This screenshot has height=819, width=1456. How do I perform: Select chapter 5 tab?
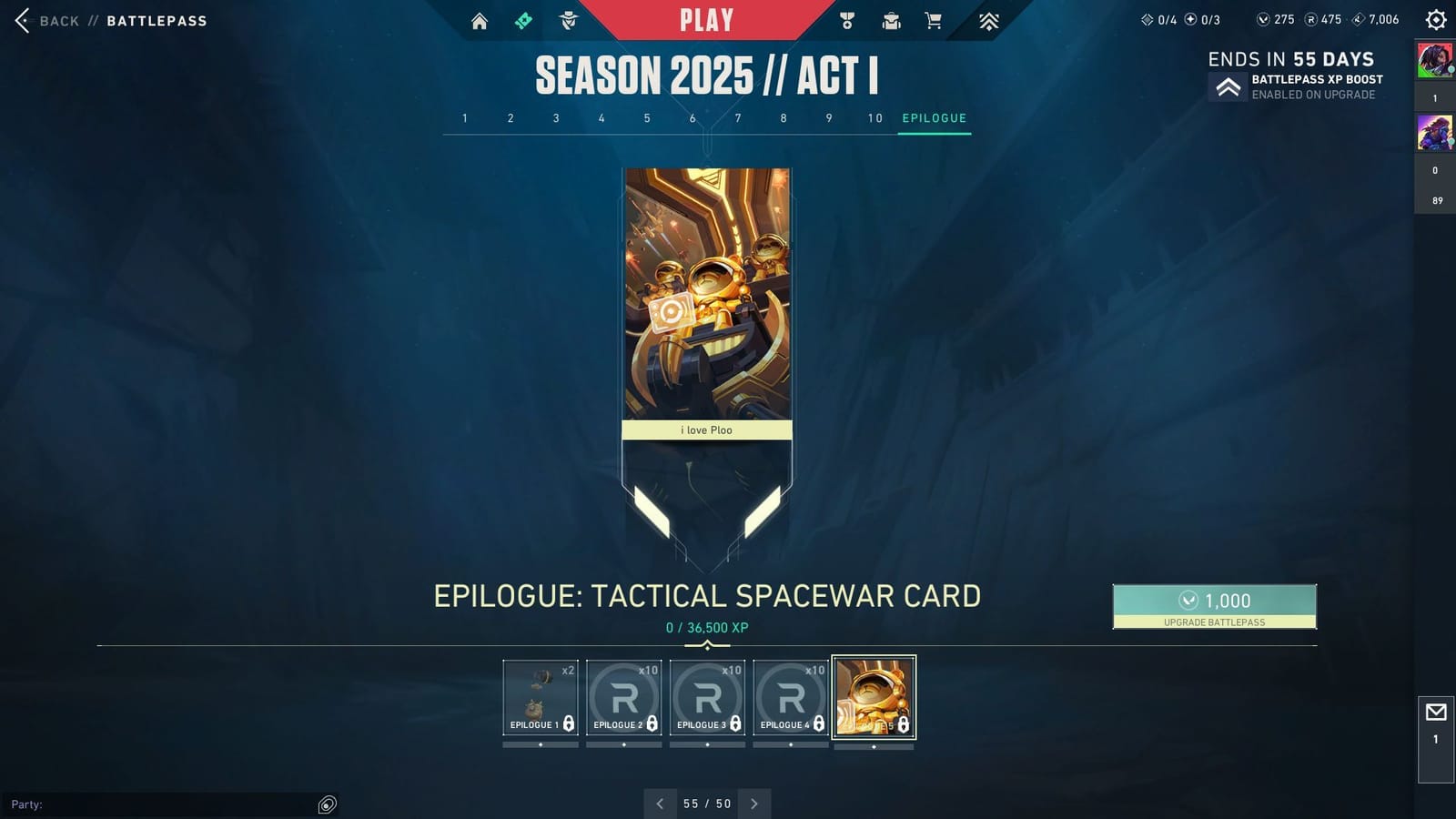tap(647, 117)
